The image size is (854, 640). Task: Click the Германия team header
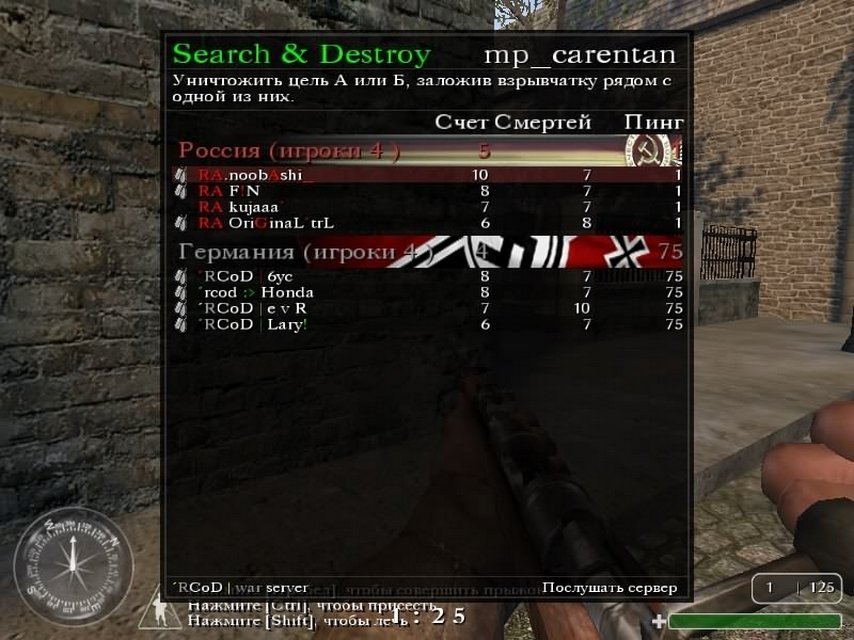pos(300,252)
